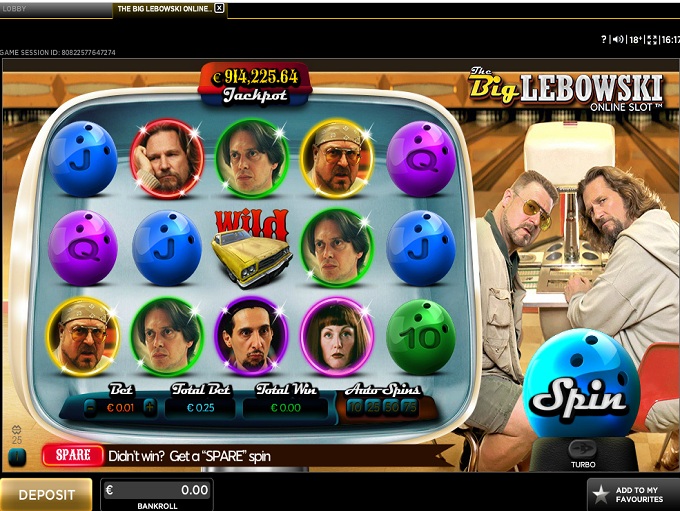Image resolution: width=680 pixels, height=511 pixels.
Task: Click the 18+ age restriction icon
Action: pos(634,39)
